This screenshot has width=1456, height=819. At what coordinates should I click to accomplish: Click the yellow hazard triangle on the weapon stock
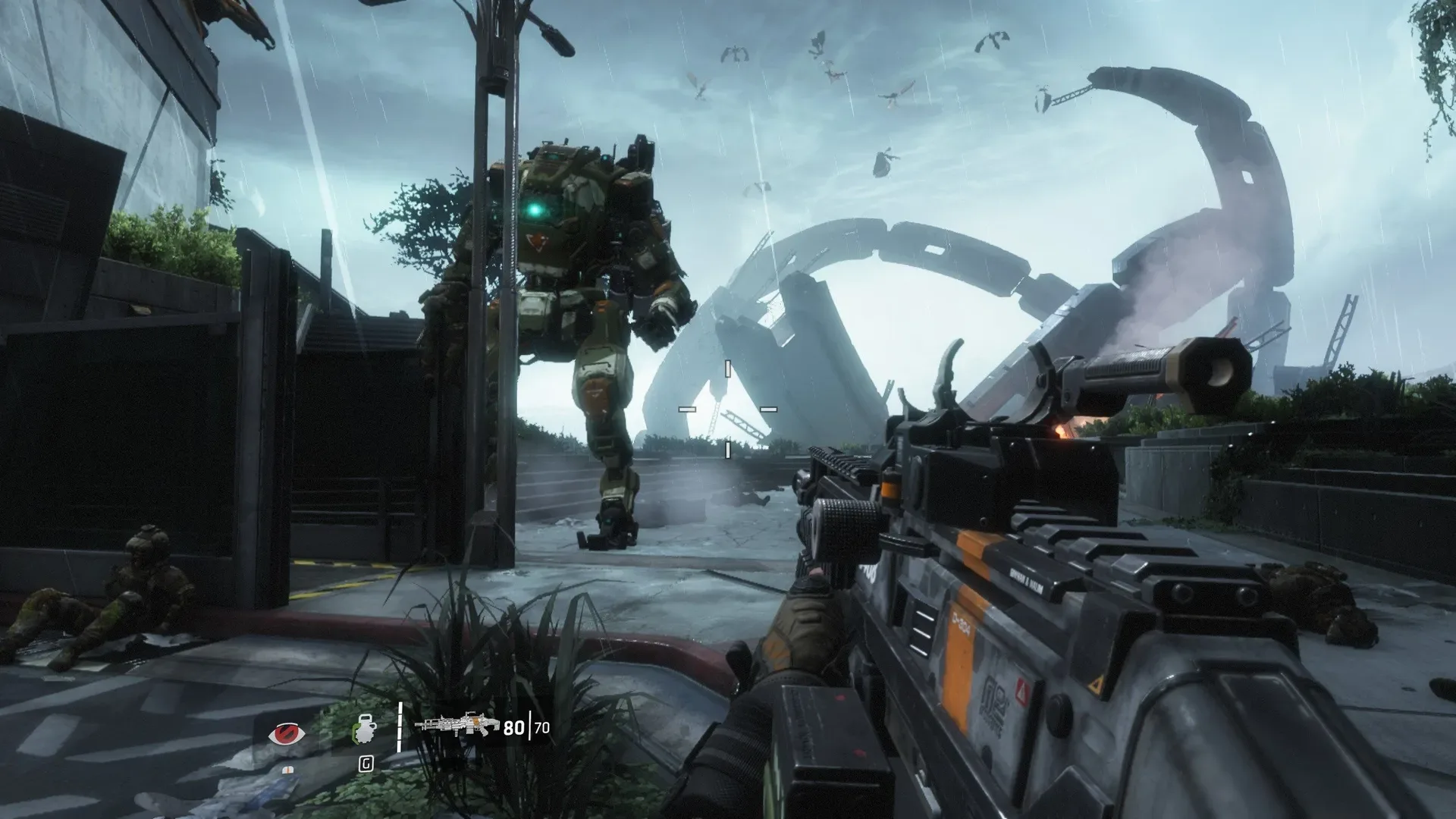(x=1097, y=686)
